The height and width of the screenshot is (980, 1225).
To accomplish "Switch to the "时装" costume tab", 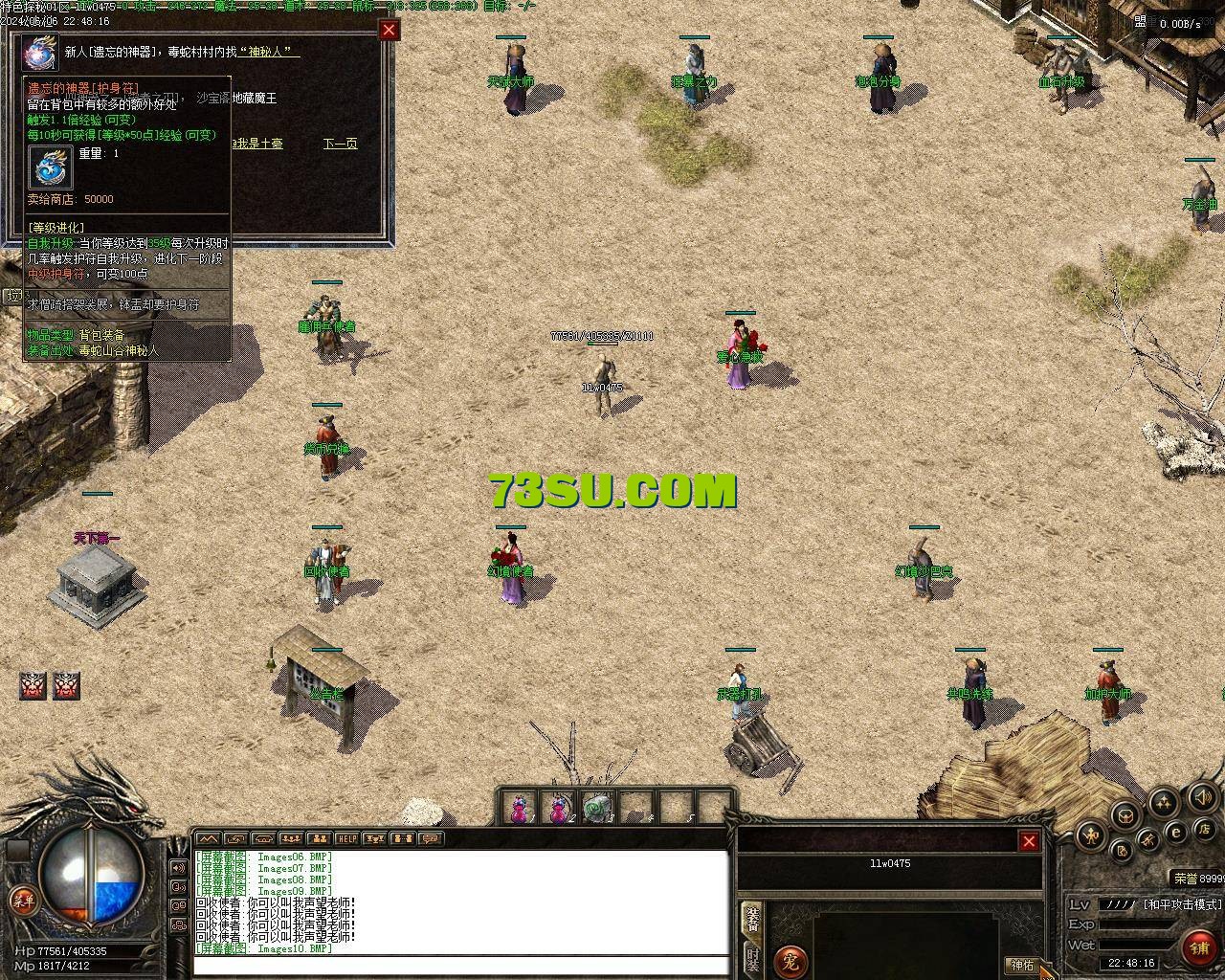I will [752, 959].
